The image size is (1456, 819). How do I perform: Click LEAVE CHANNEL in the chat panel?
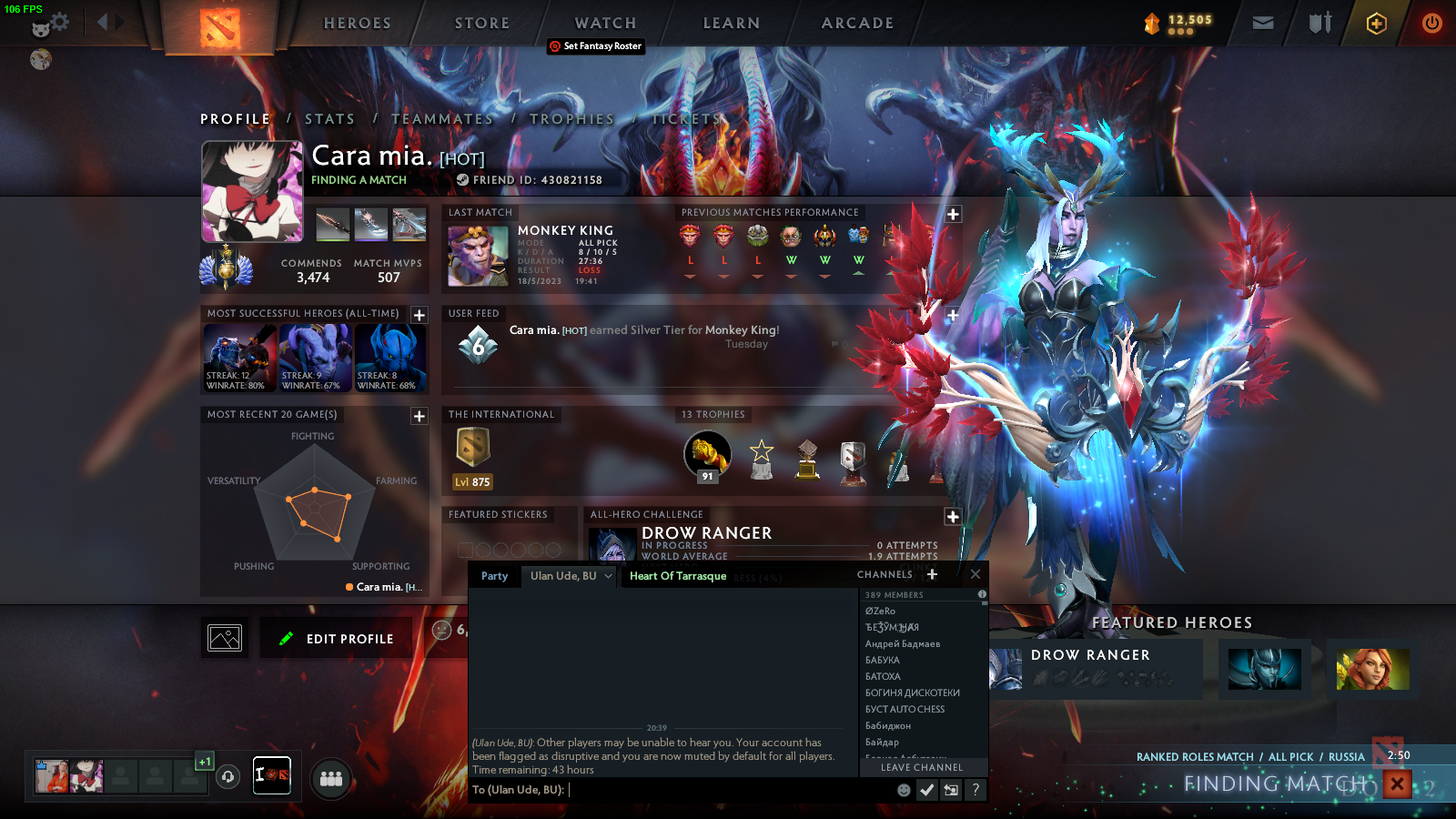click(921, 767)
